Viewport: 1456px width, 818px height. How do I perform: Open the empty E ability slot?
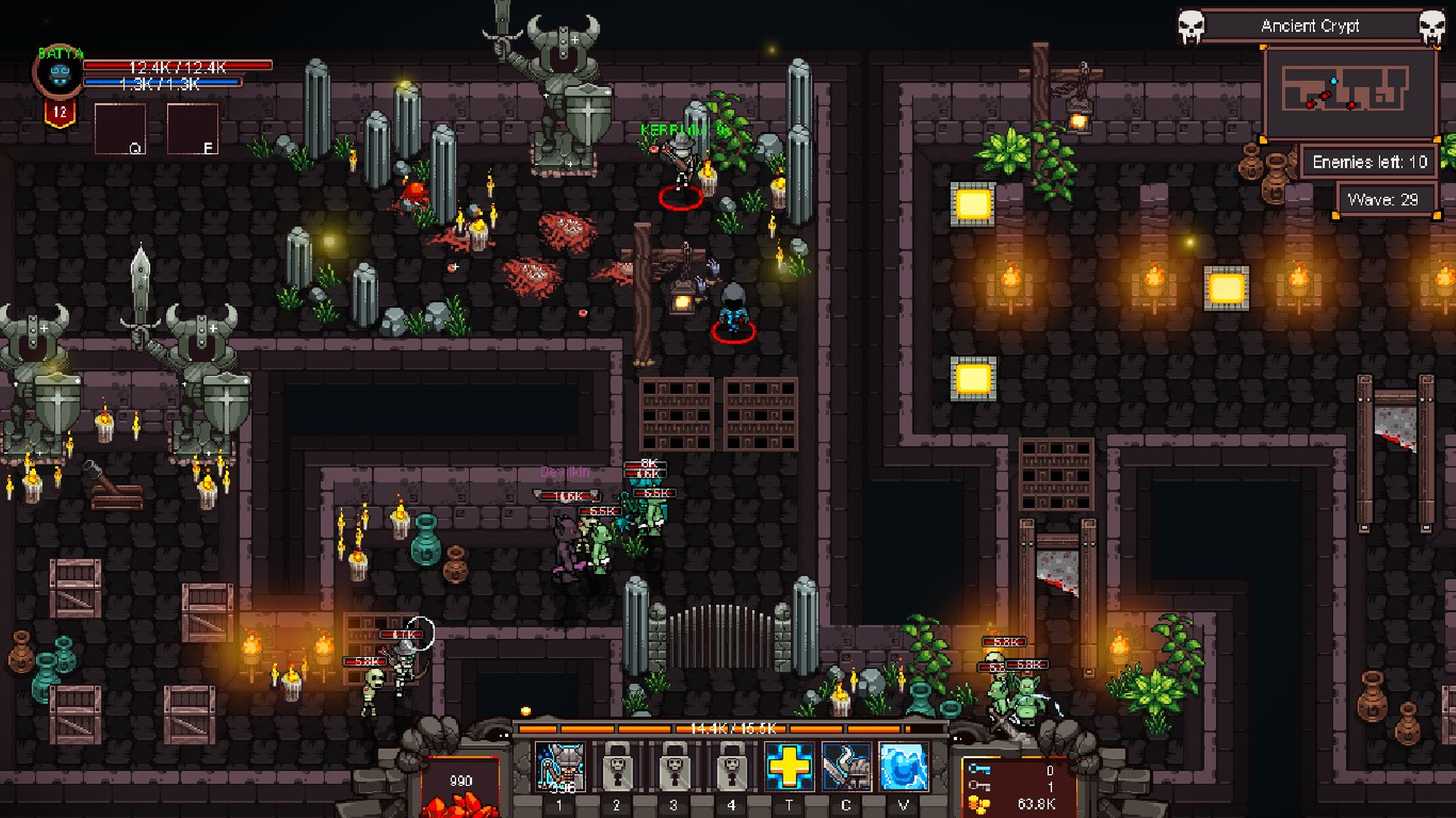193,128
